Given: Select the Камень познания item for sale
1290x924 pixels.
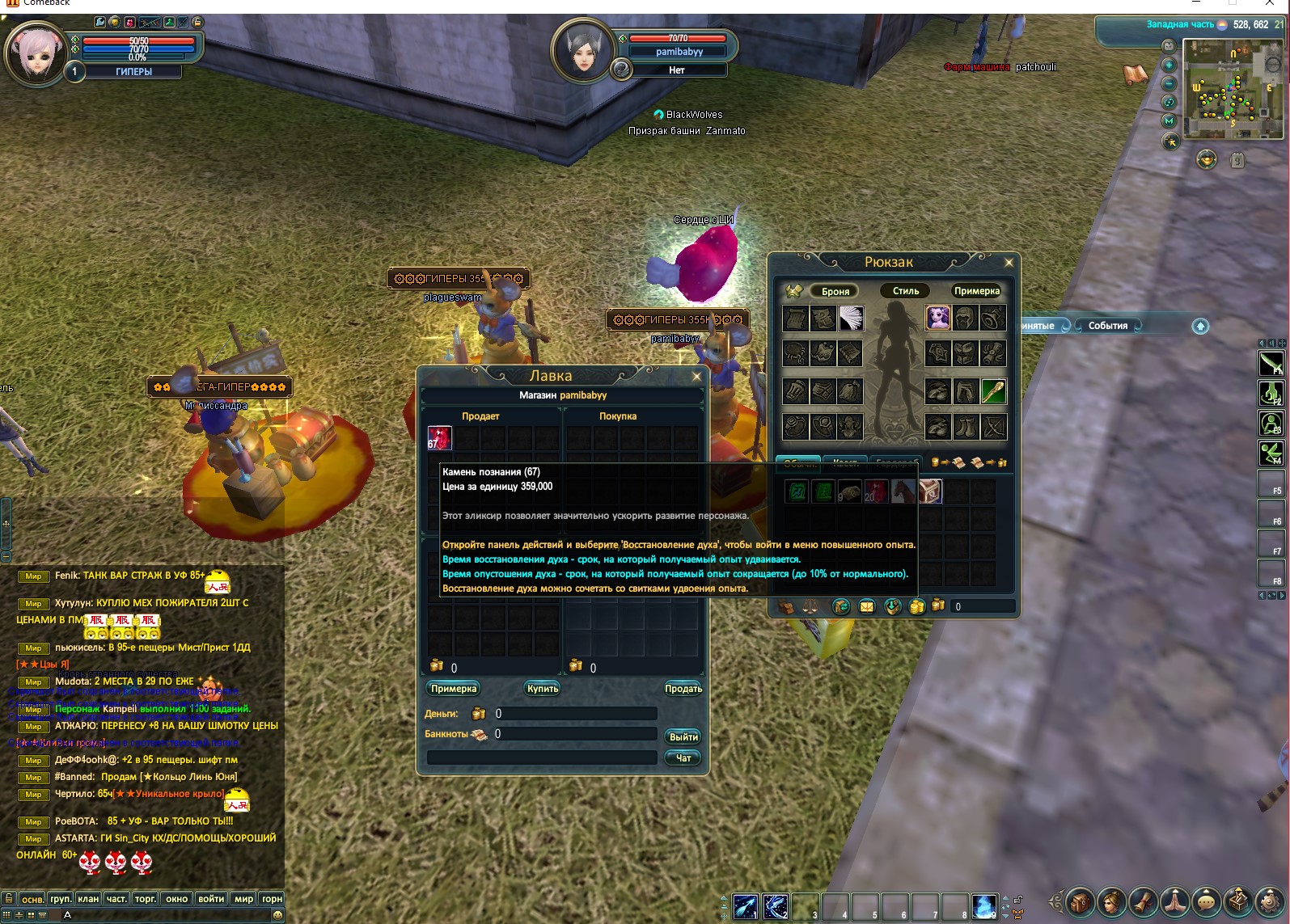Looking at the screenshot, I should [x=439, y=438].
